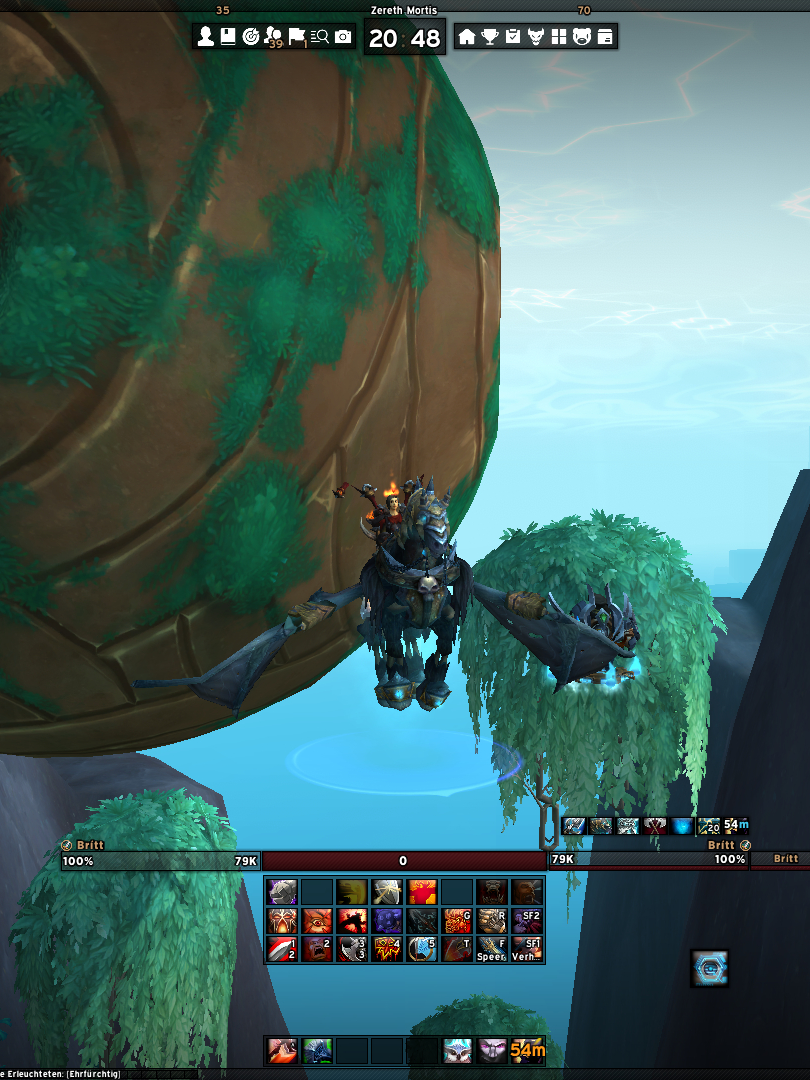
Task: Cast the spear ability labeled Speer
Action: 491,948
